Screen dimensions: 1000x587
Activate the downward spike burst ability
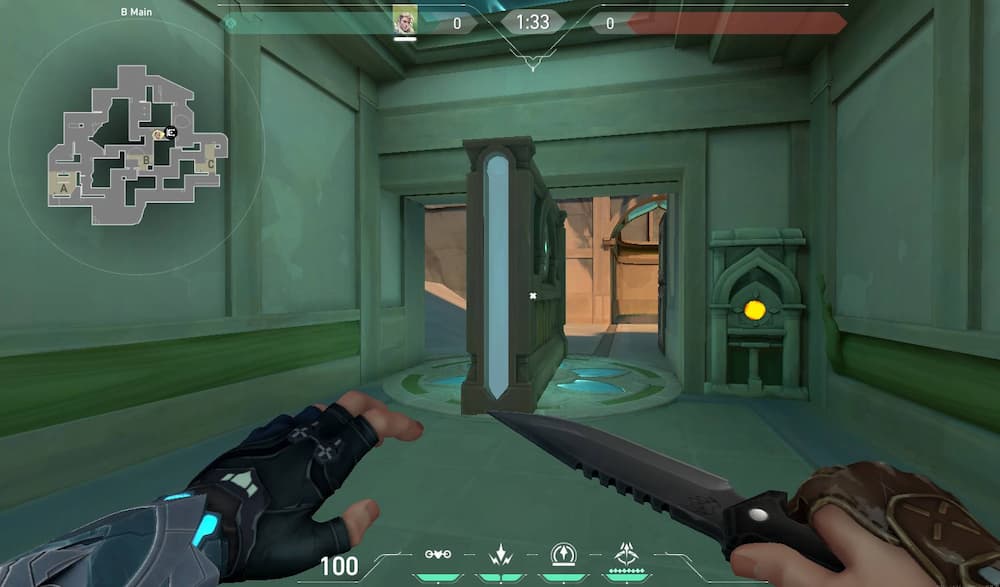[x=499, y=554]
